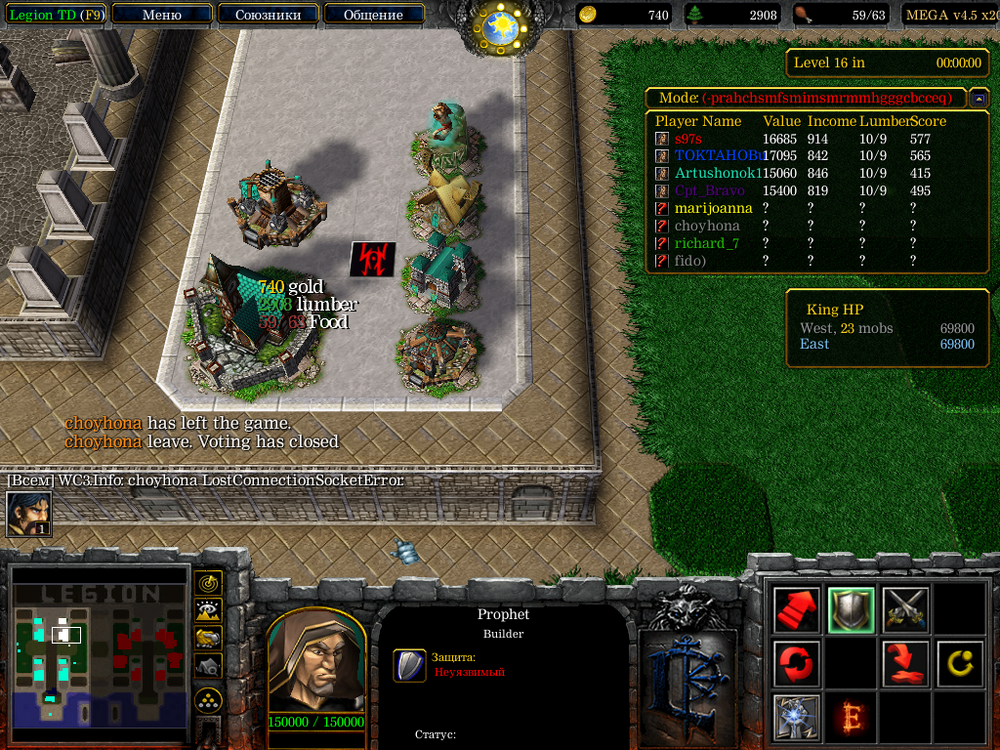The height and width of the screenshot is (750, 1000).
Task: Collapse the scoreboard with the arrow button
Action: (x=979, y=98)
